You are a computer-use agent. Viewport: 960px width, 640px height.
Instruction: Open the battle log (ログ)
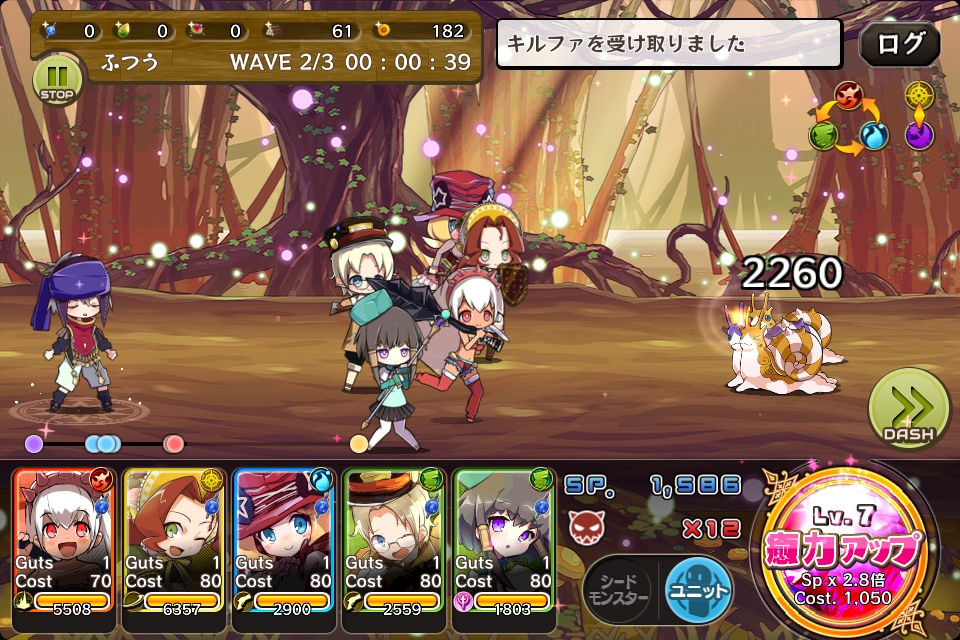(x=899, y=45)
